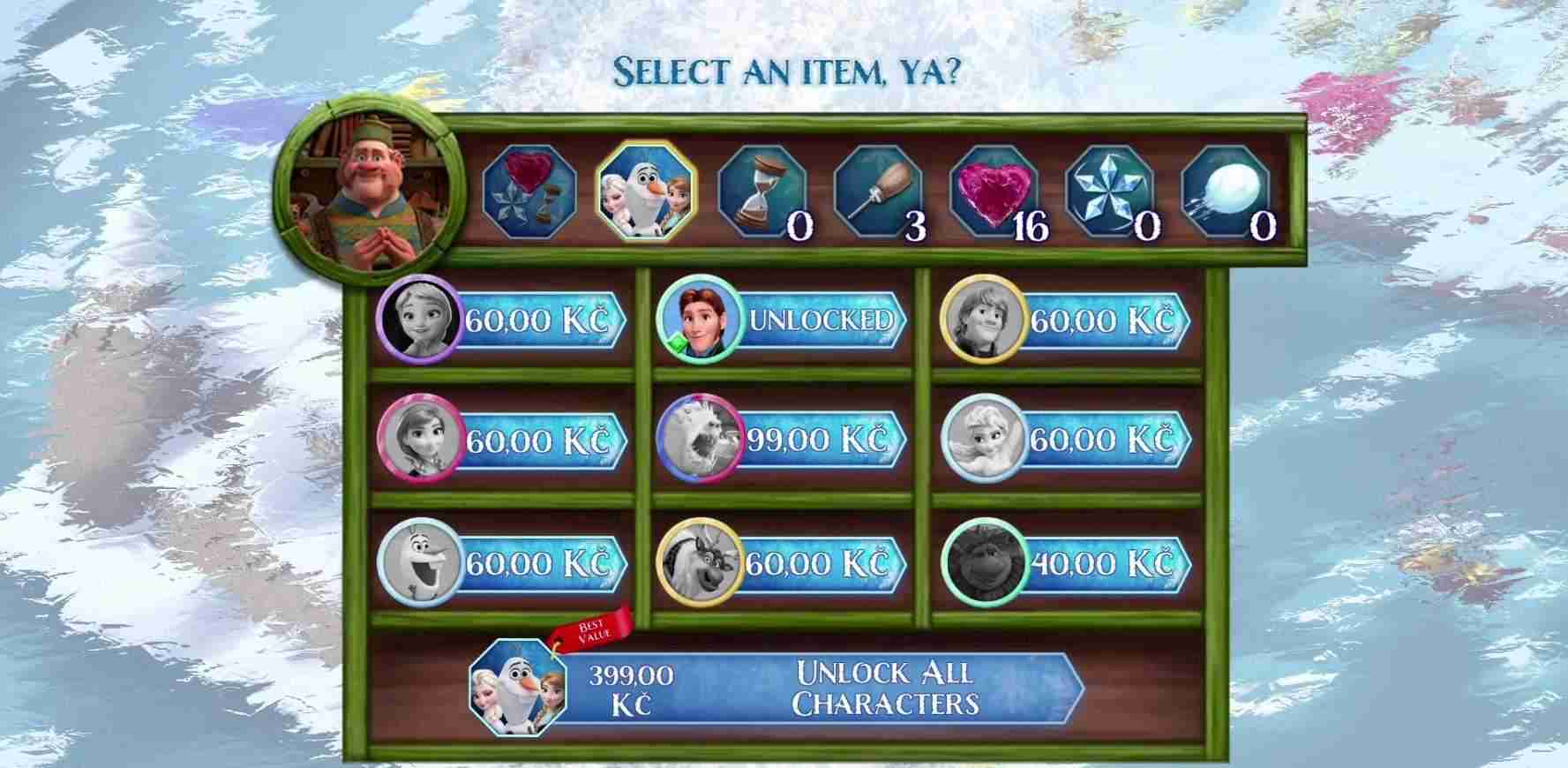The image size is (1568, 768).
Task: Choose the snowball power-up category
Action: click(x=1227, y=192)
